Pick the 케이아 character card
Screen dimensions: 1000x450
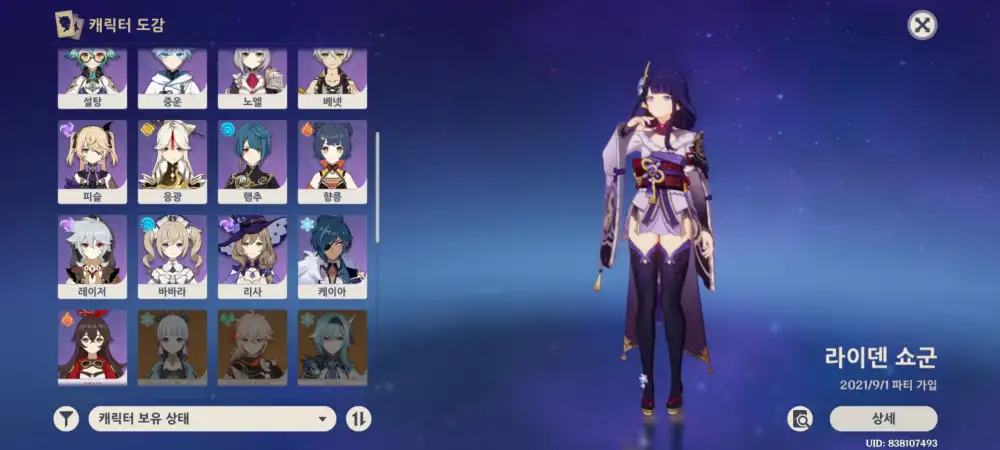(332, 255)
